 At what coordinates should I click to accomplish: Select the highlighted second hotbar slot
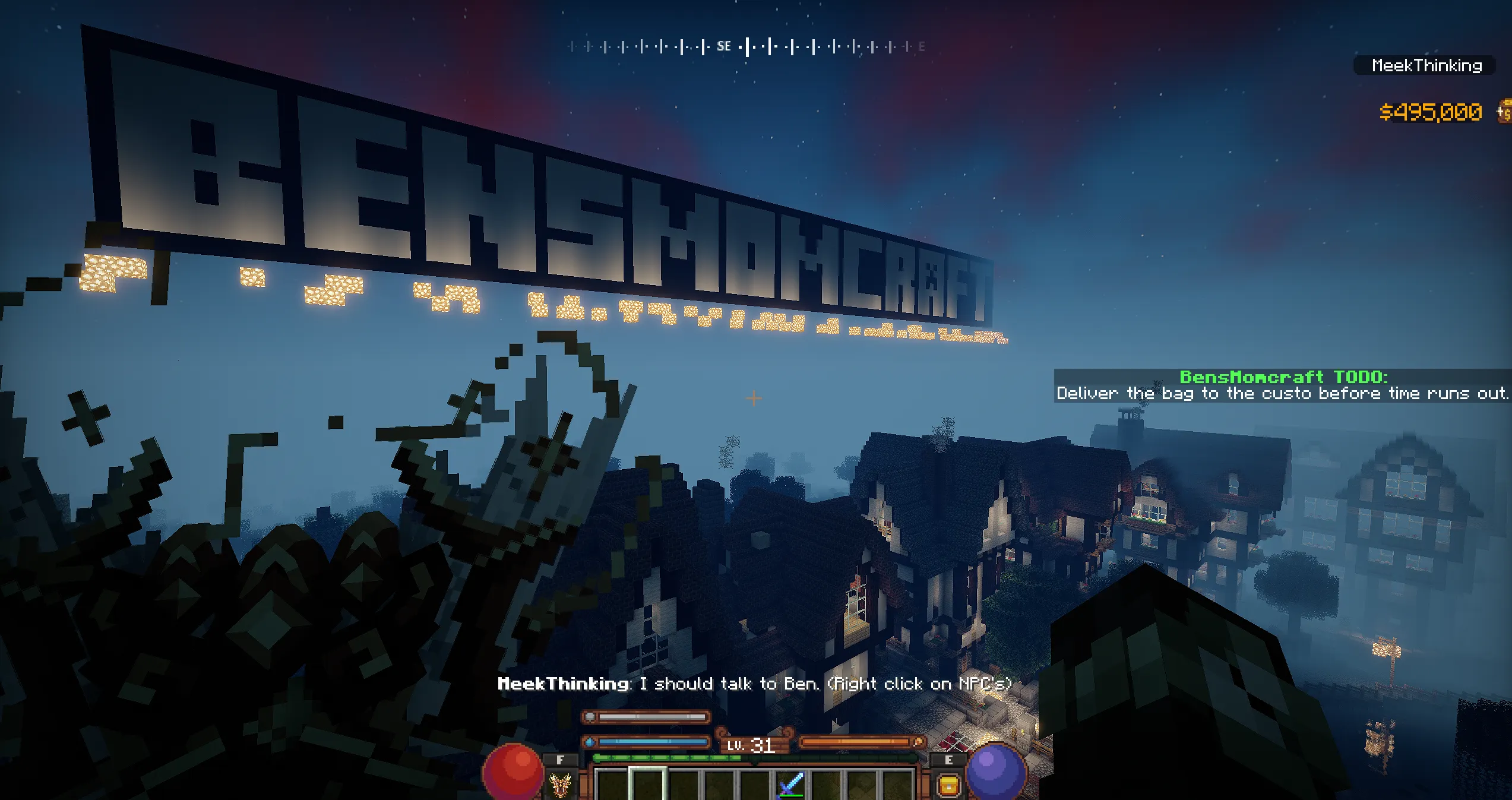pos(647,787)
